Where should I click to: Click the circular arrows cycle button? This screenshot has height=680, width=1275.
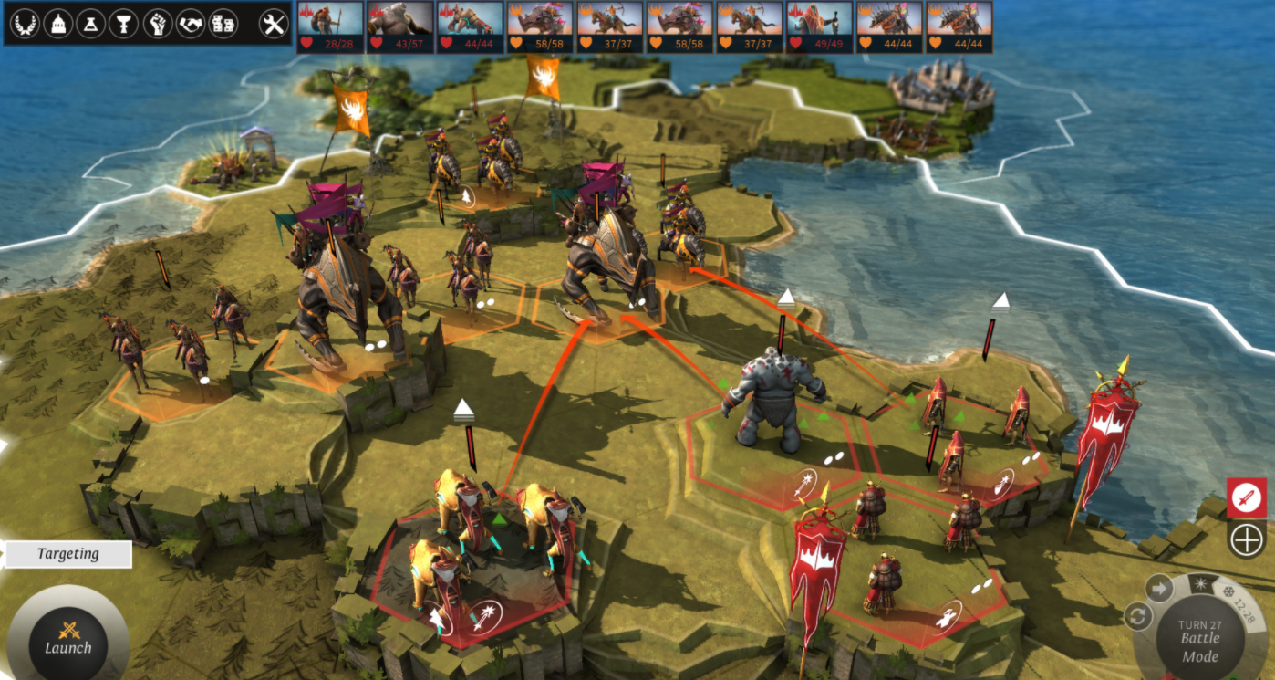1138,616
